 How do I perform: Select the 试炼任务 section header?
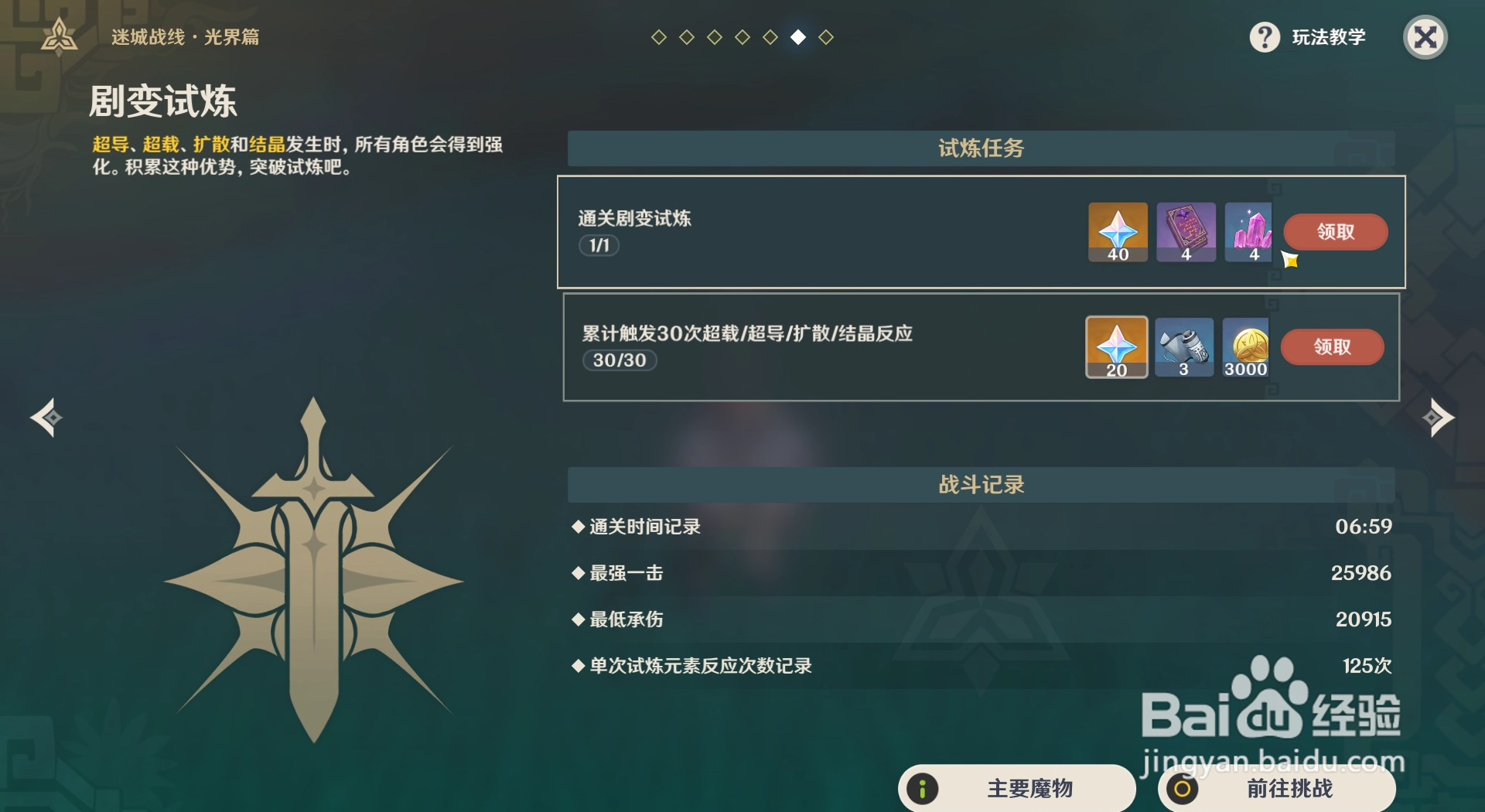coord(979,149)
